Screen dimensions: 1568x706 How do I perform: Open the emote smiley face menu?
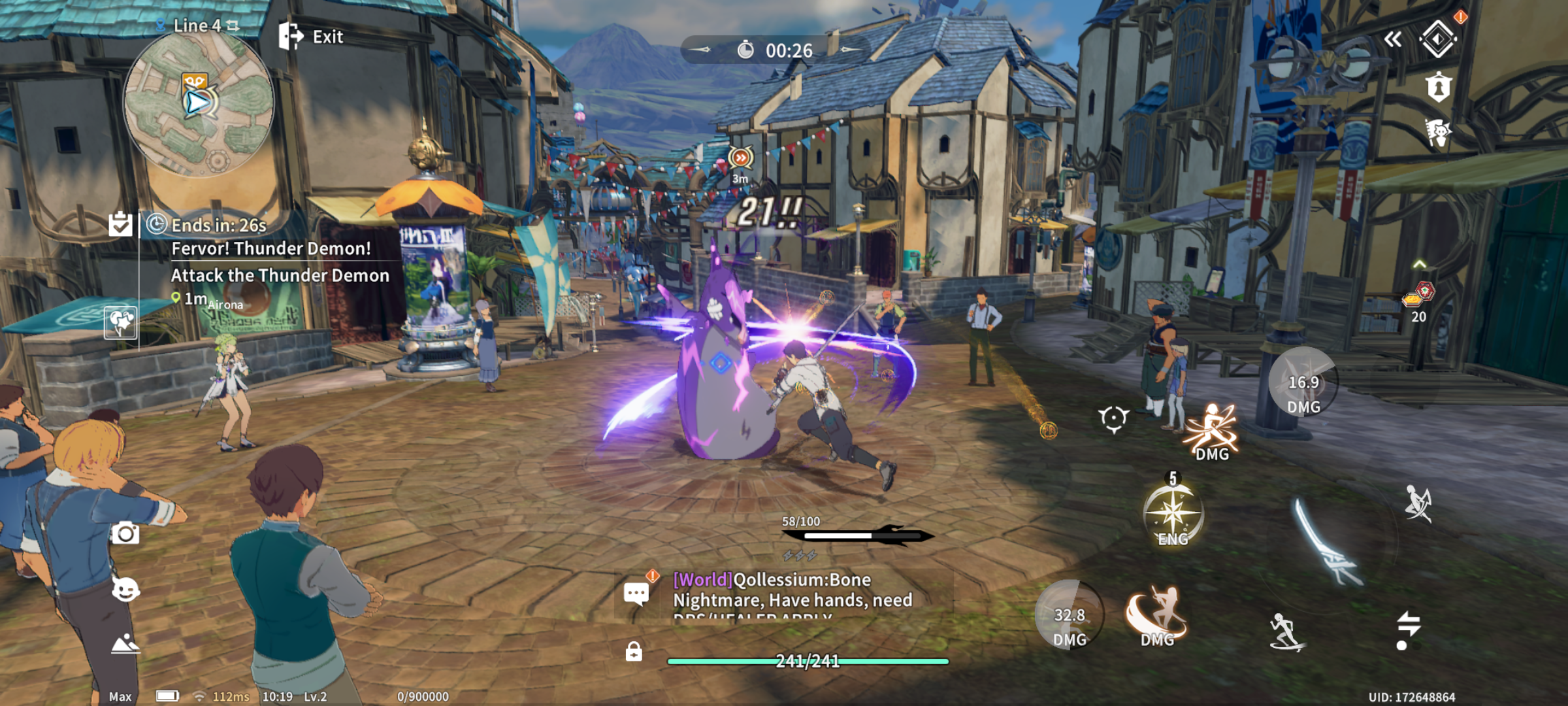coord(125,590)
